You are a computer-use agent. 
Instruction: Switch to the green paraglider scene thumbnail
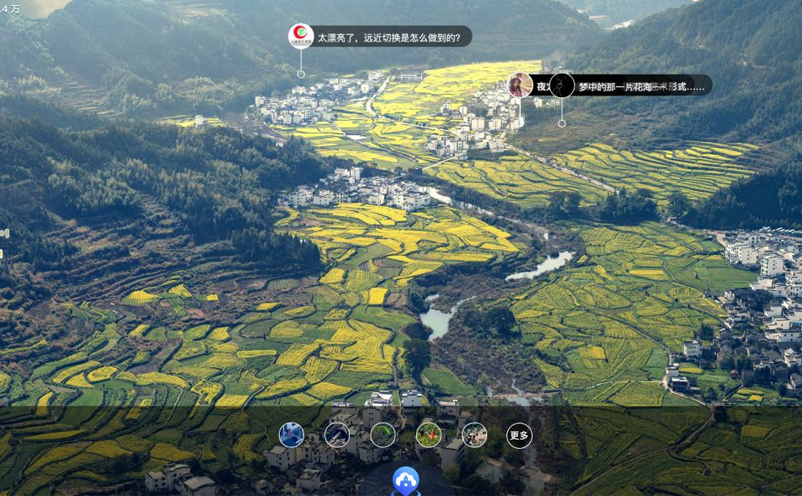click(383, 435)
